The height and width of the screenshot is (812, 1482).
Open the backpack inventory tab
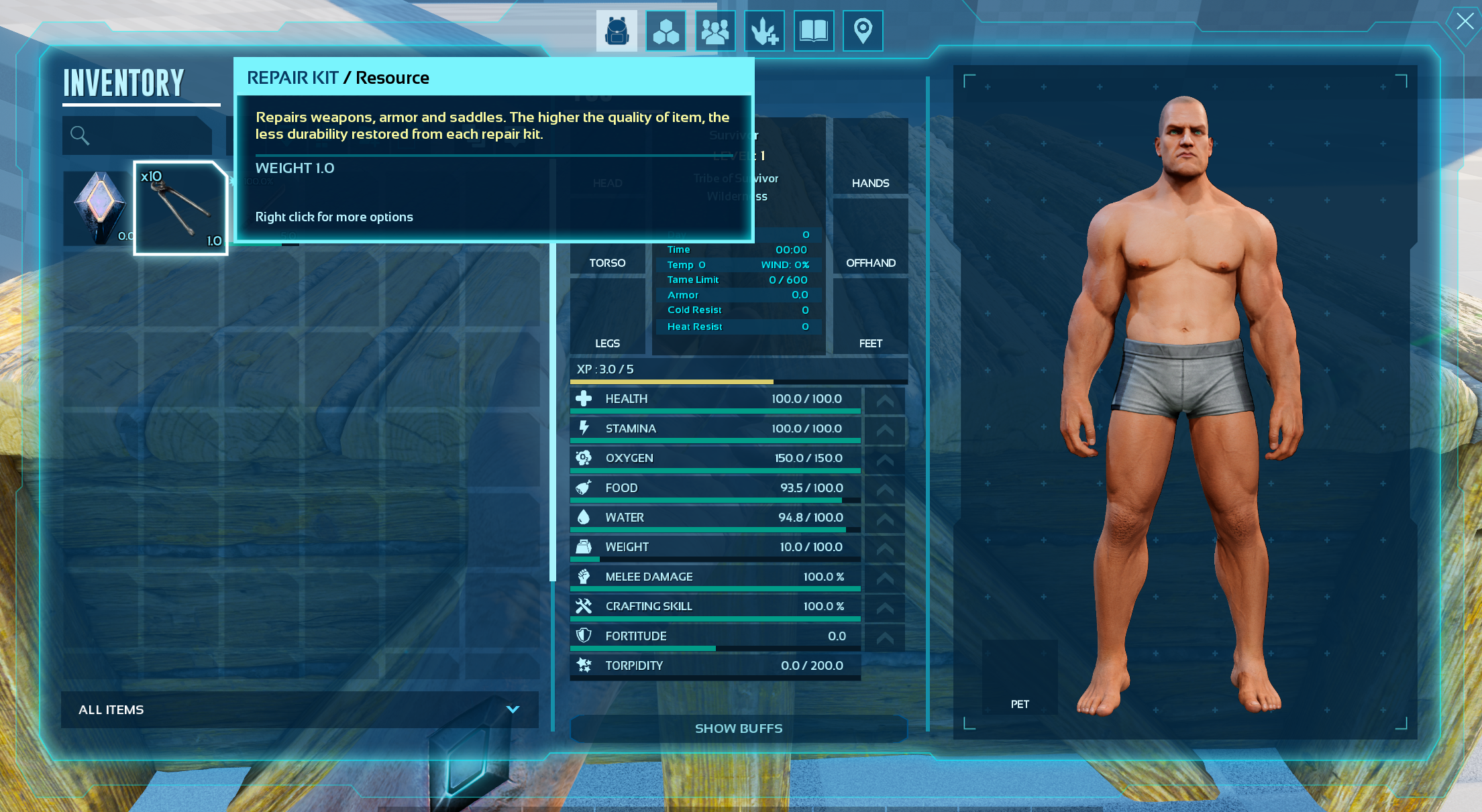coord(617,31)
